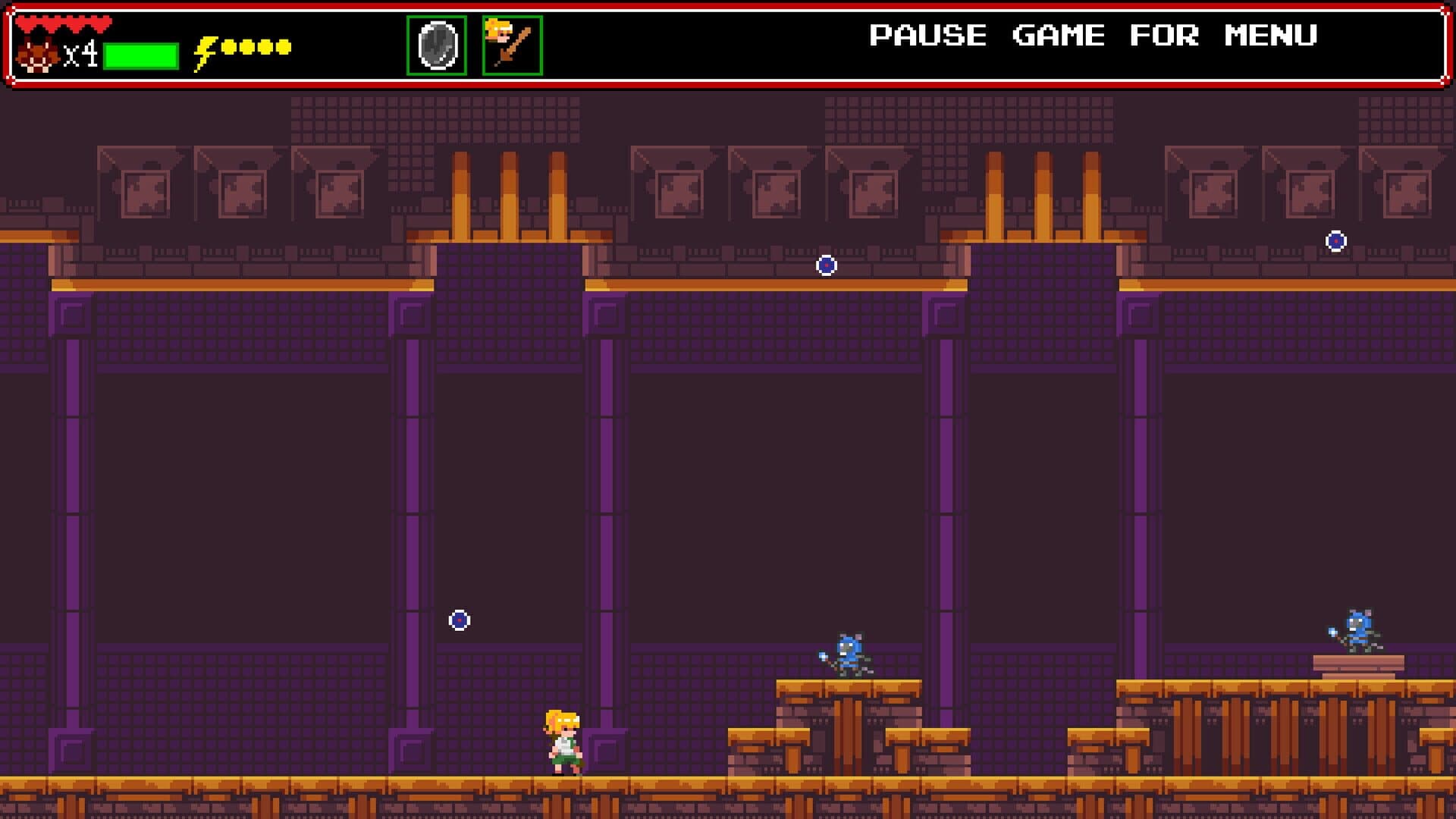Select the blonde hero wooden spear slot
The image size is (1456, 819).
pos(513,45)
